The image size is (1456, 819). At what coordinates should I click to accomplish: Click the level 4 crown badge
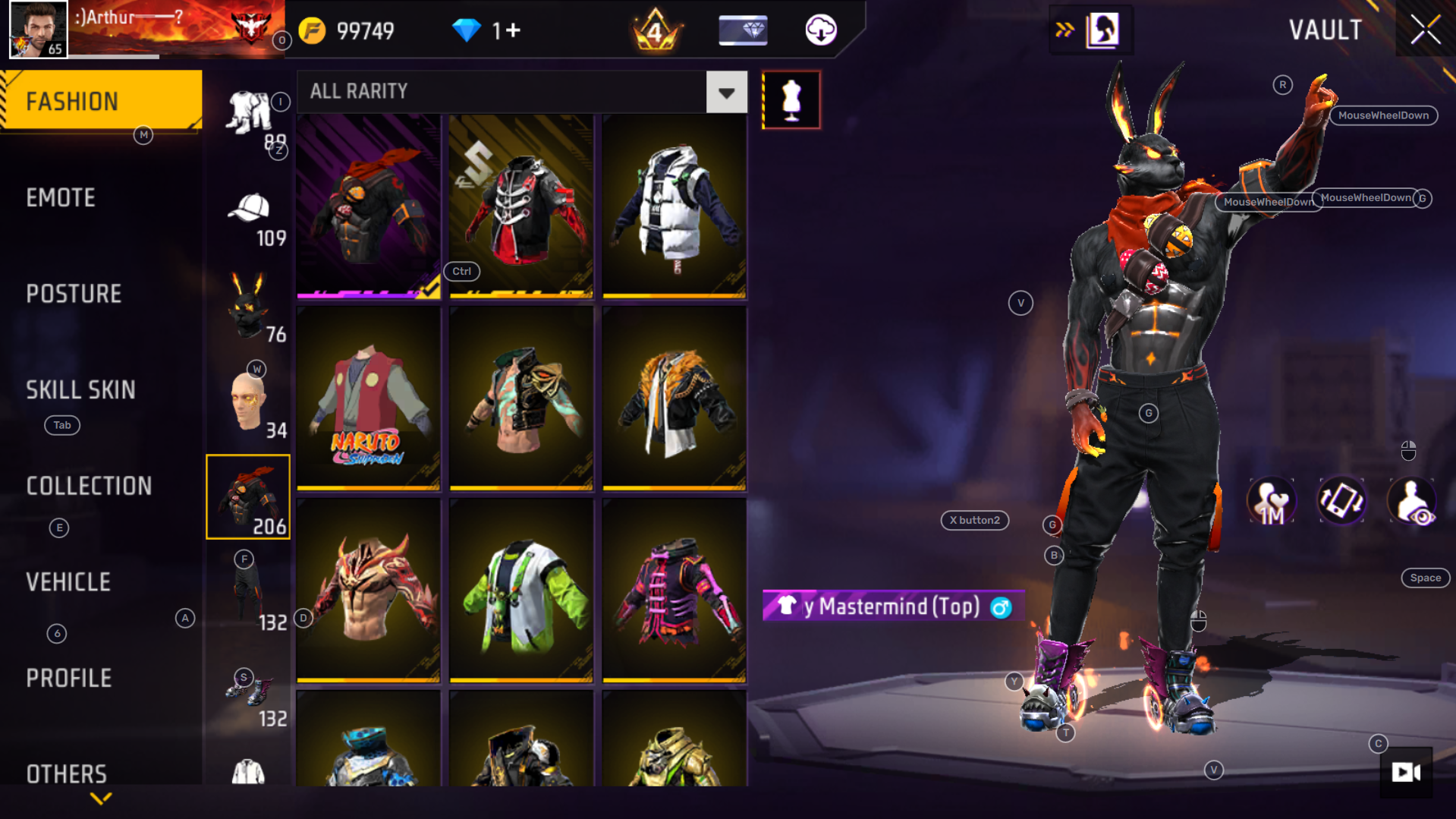coord(656,30)
